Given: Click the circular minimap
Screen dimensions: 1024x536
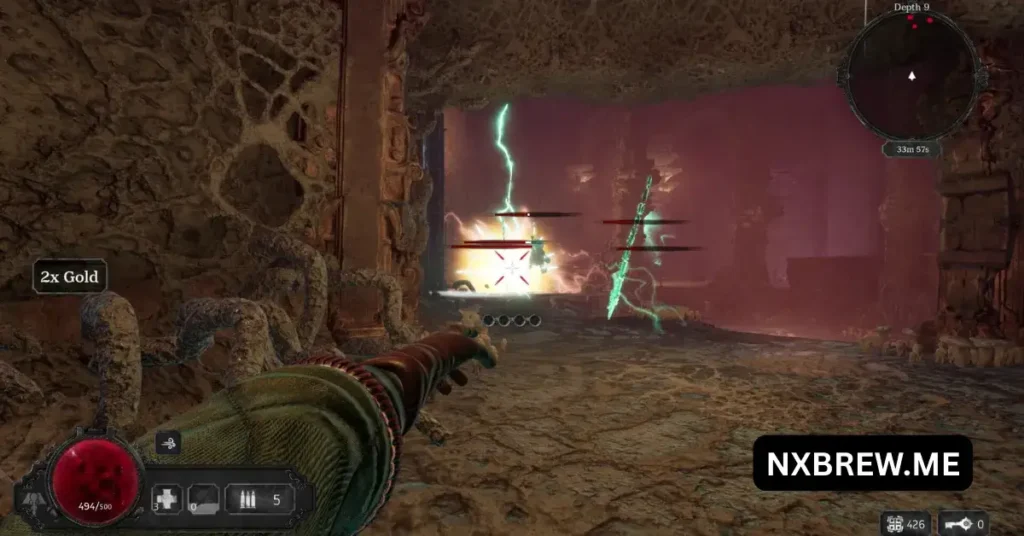Looking at the screenshot, I should click(910, 75).
